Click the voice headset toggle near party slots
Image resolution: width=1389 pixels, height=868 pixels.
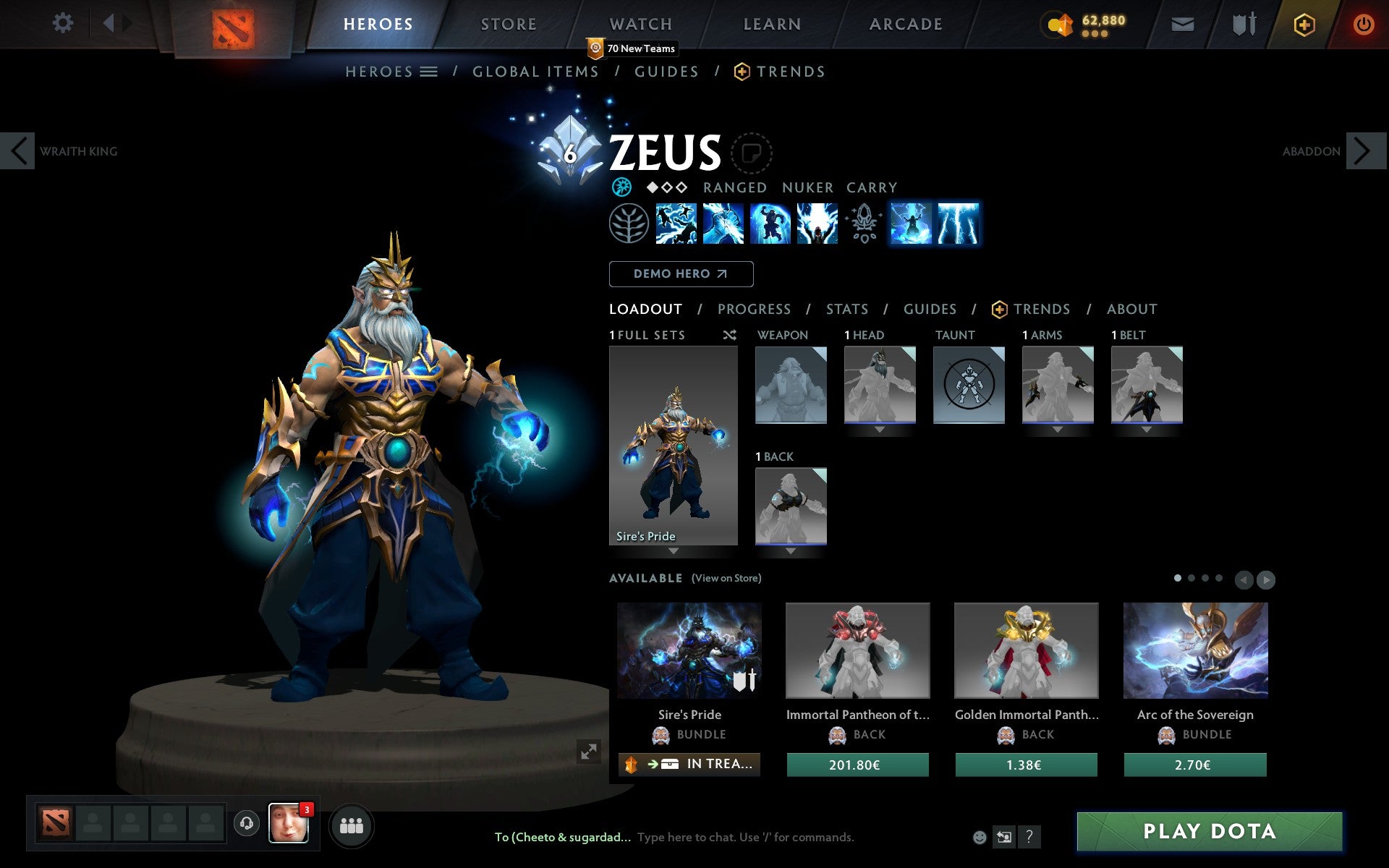[247, 822]
